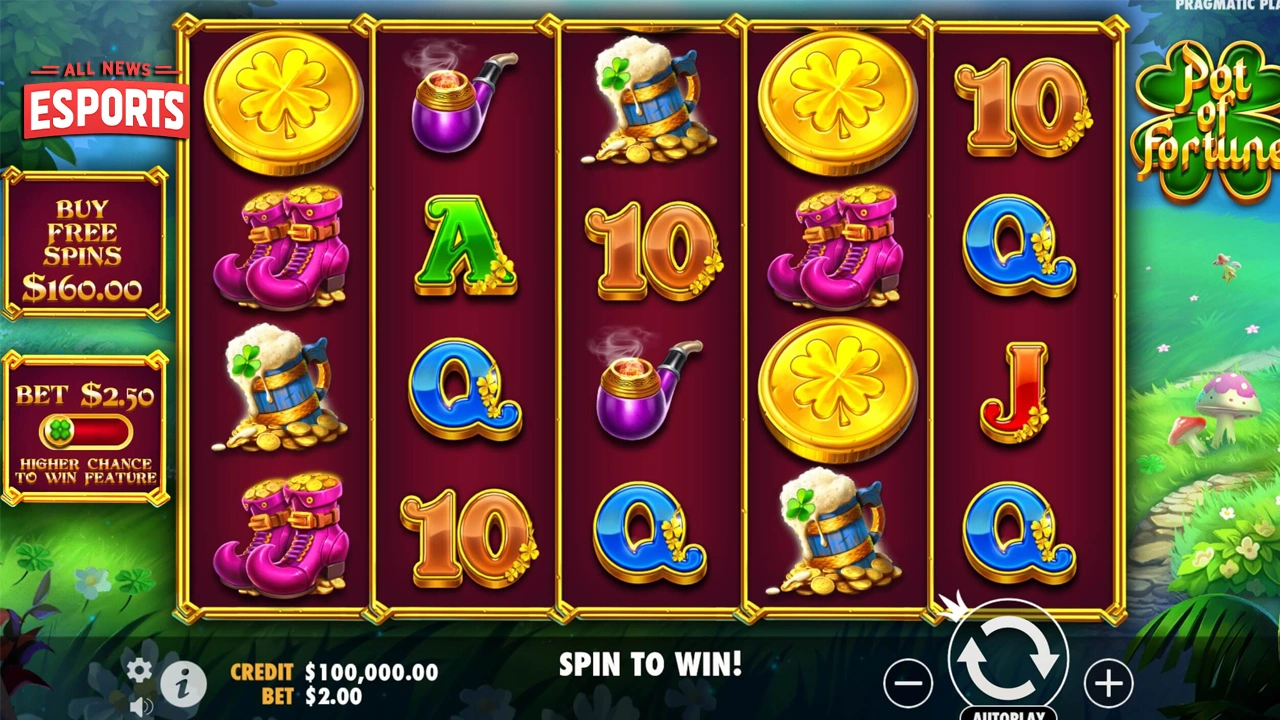Select the gold clover coin symbol on reel one
The image size is (1280, 720).
[x=283, y=100]
